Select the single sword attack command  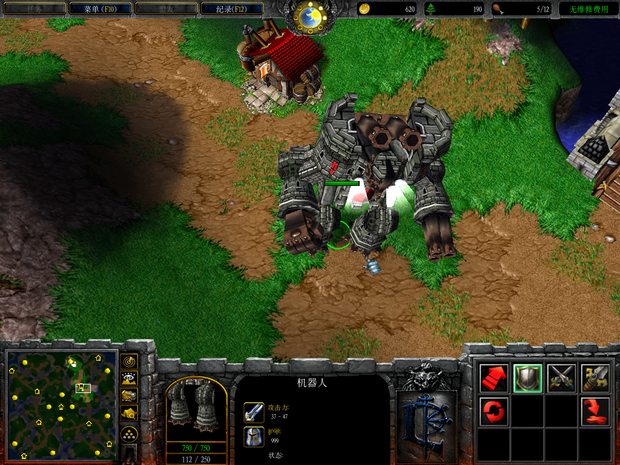click(x=595, y=378)
